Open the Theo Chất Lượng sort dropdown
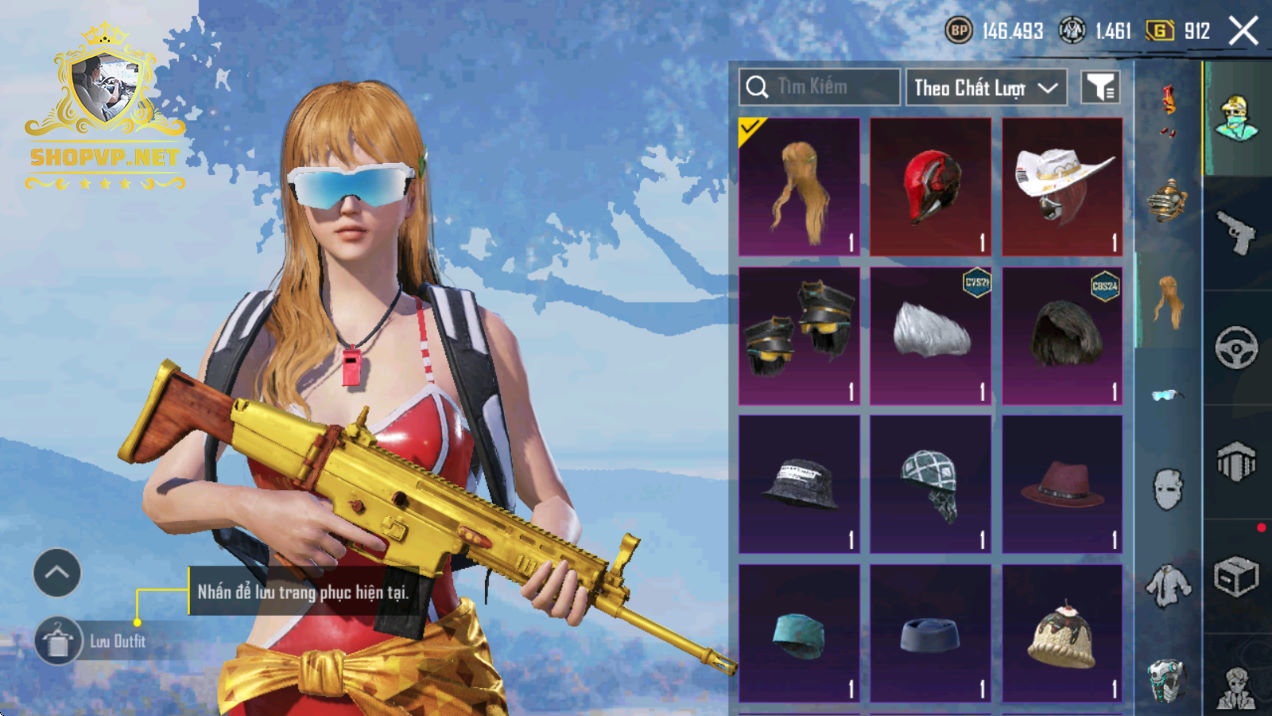Screen dimensions: 1272x716 985,88
